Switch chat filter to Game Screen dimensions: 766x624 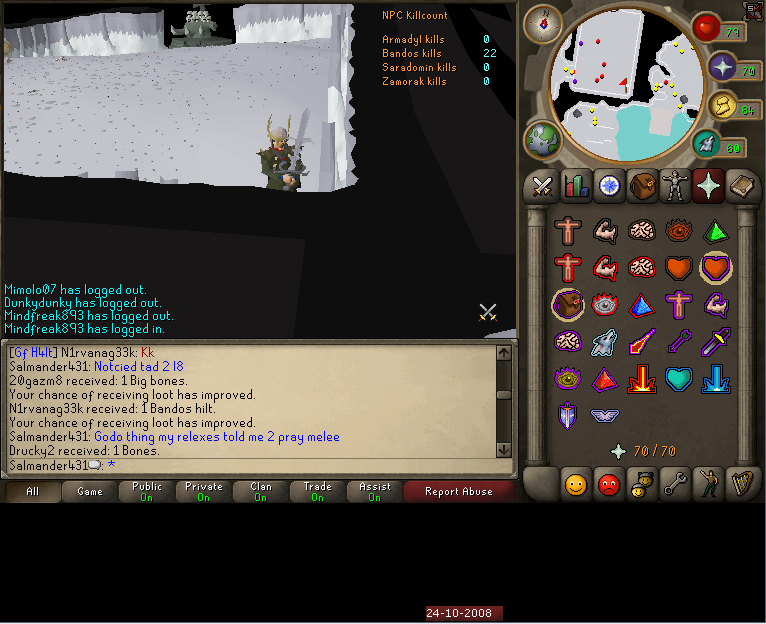coord(90,491)
